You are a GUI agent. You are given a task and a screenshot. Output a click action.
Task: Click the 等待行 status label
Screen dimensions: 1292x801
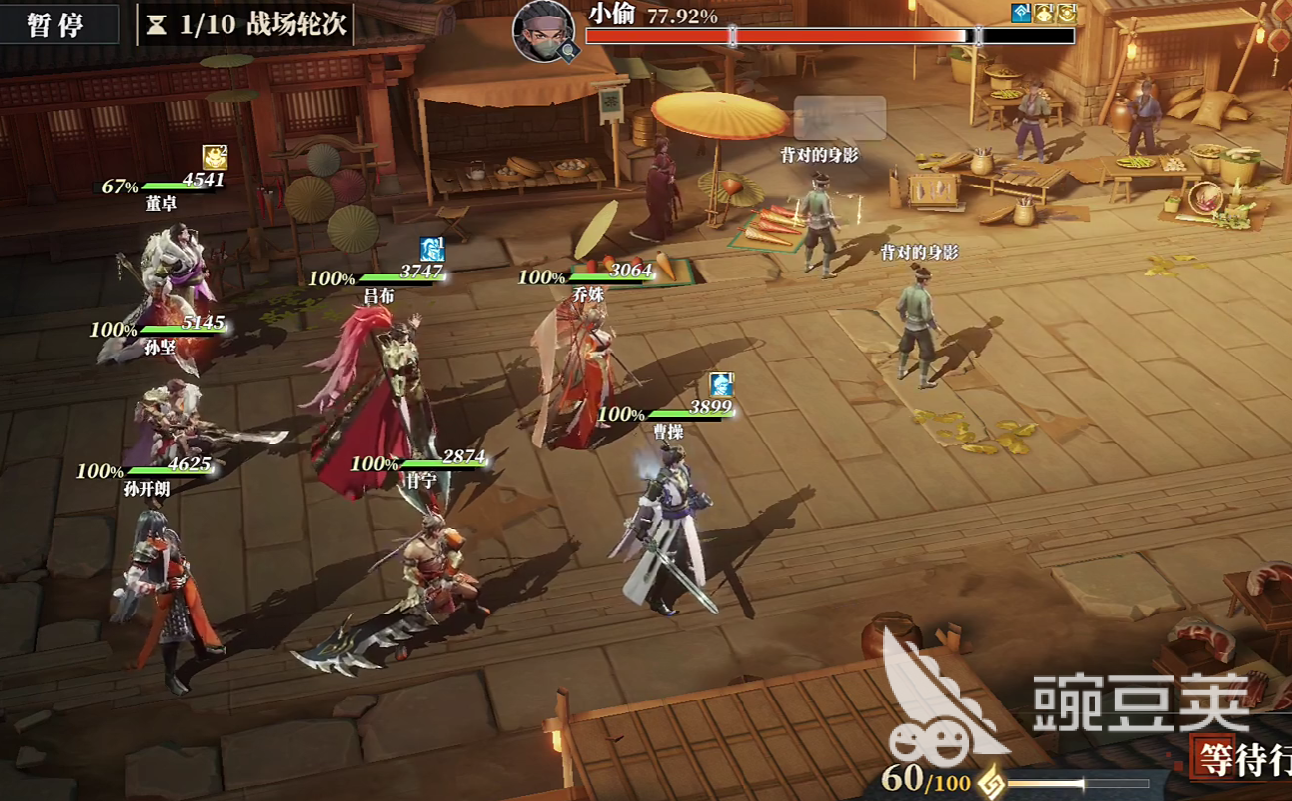[x=1251, y=761]
